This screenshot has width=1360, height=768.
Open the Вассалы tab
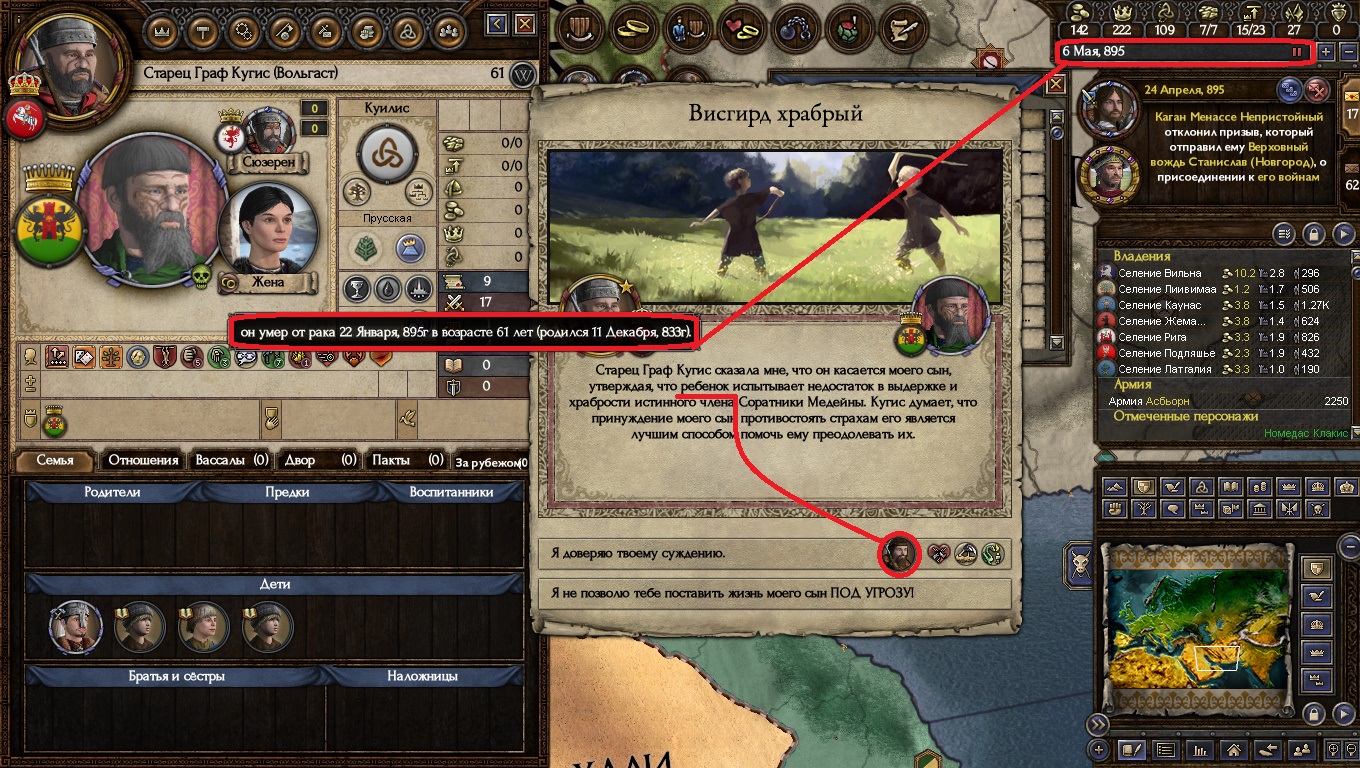pos(232,460)
